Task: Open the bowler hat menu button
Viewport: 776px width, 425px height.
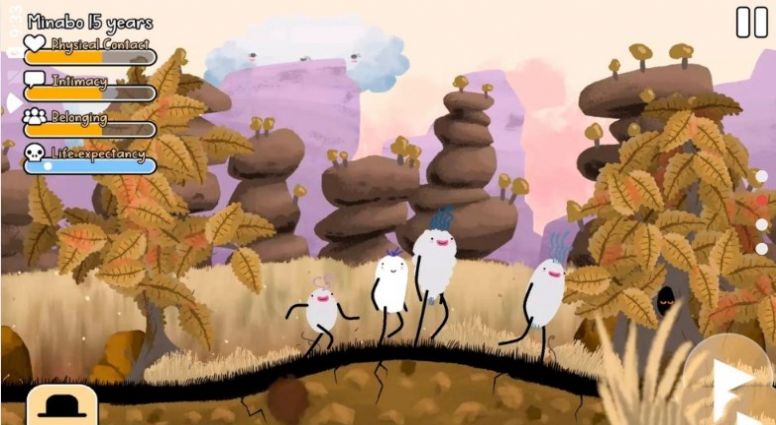Action: [x=61, y=406]
